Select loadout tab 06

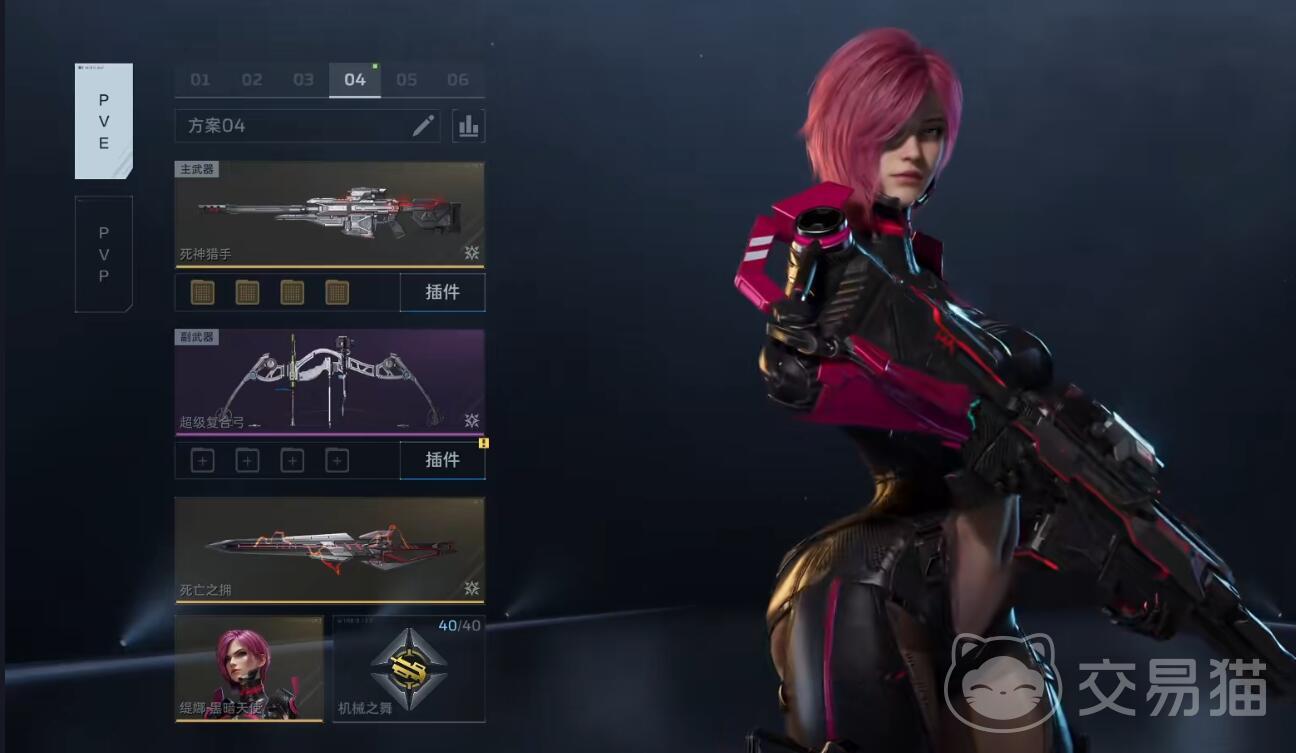tap(458, 80)
